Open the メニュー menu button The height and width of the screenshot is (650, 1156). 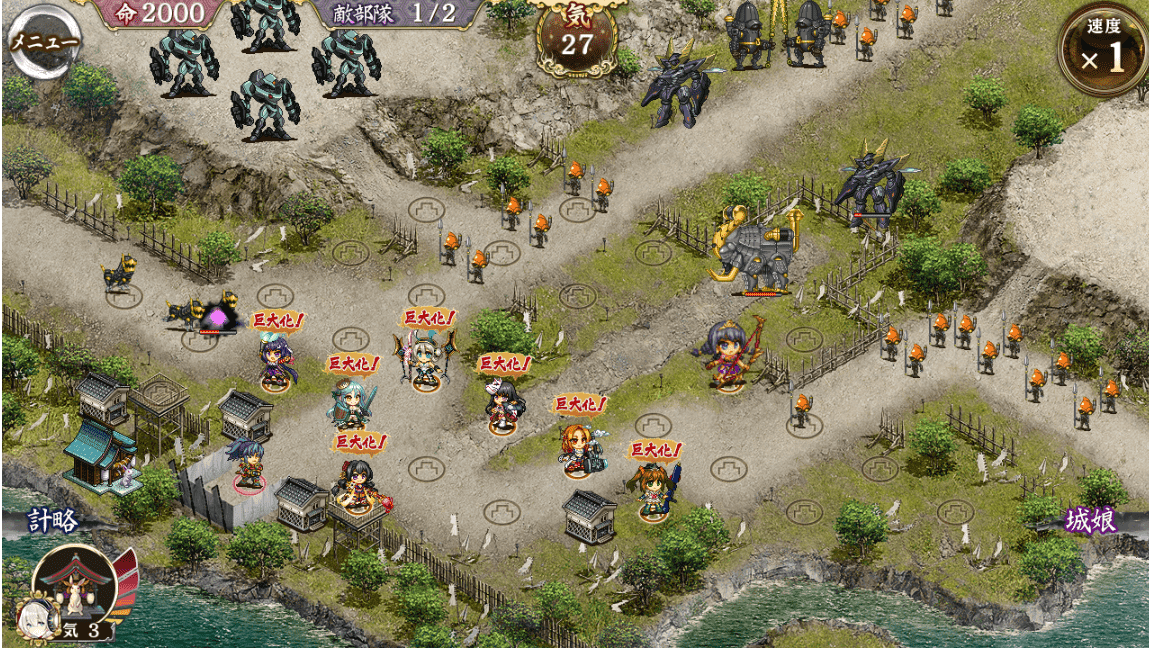[x=44, y=42]
